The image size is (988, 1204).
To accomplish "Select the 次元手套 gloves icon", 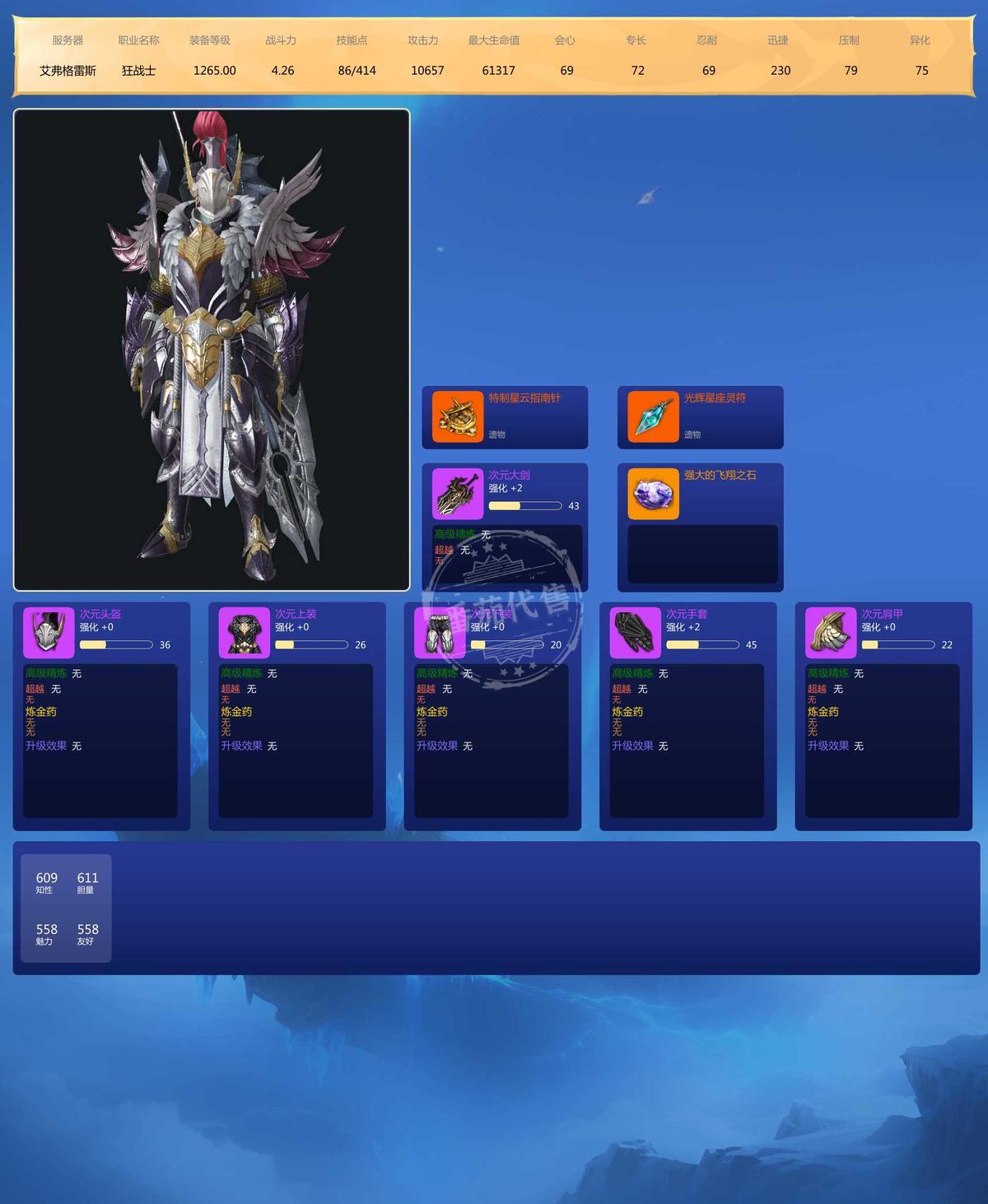I will click(x=636, y=633).
